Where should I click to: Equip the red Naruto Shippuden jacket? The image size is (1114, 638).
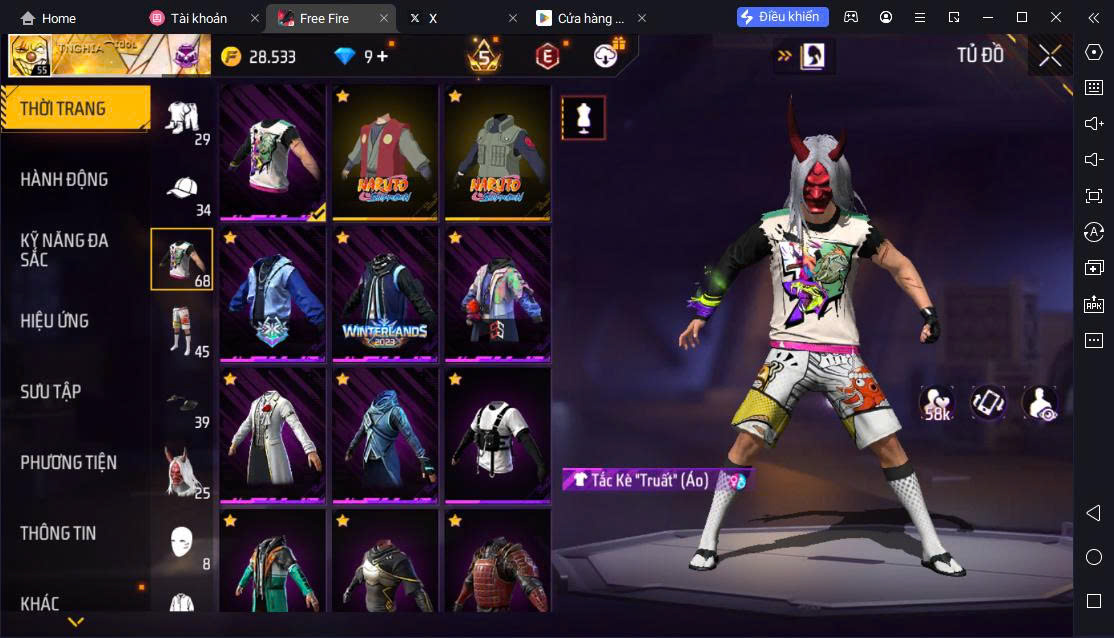click(386, 152)
